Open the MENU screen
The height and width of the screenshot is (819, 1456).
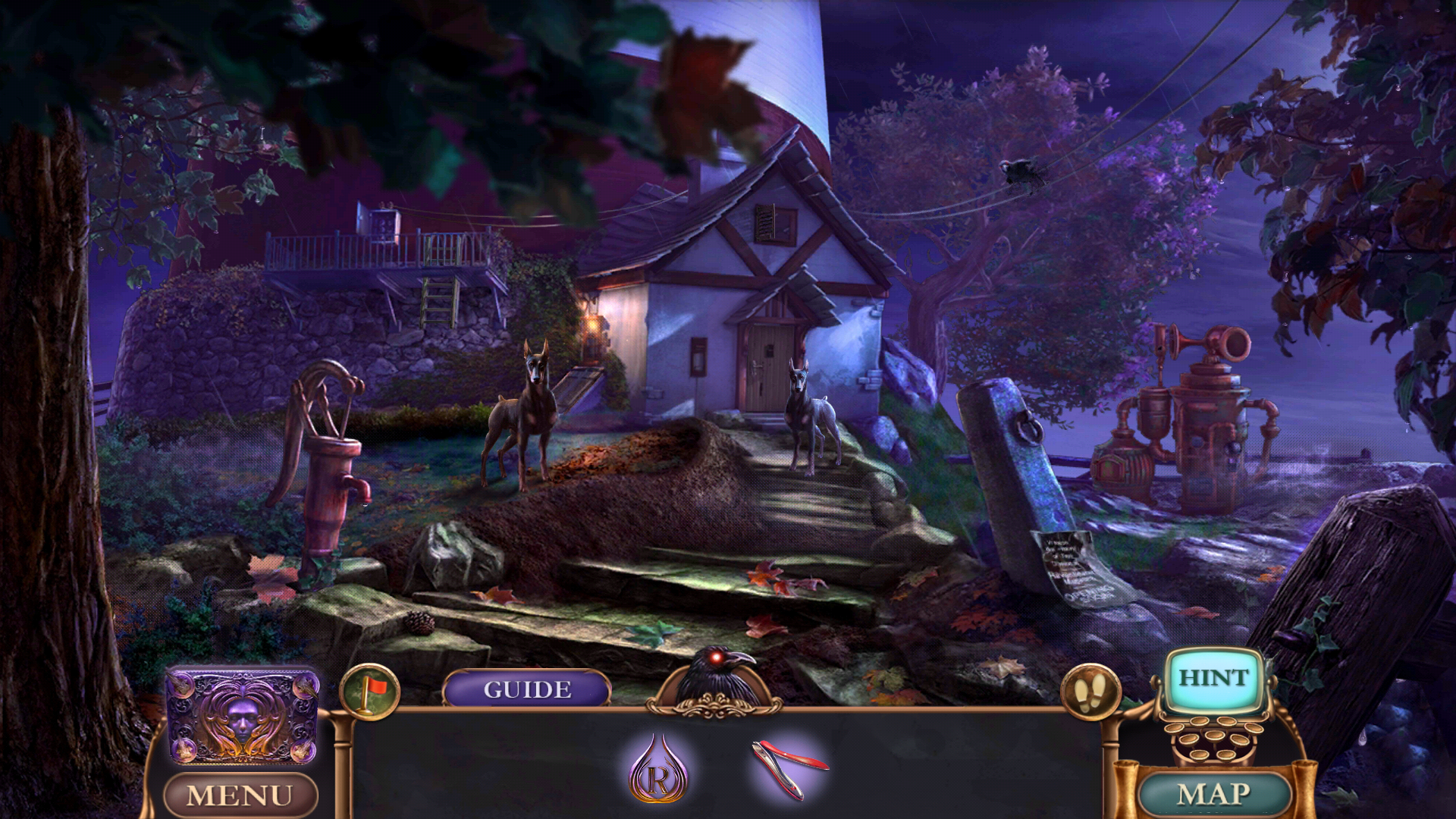(x=241, y=794)
